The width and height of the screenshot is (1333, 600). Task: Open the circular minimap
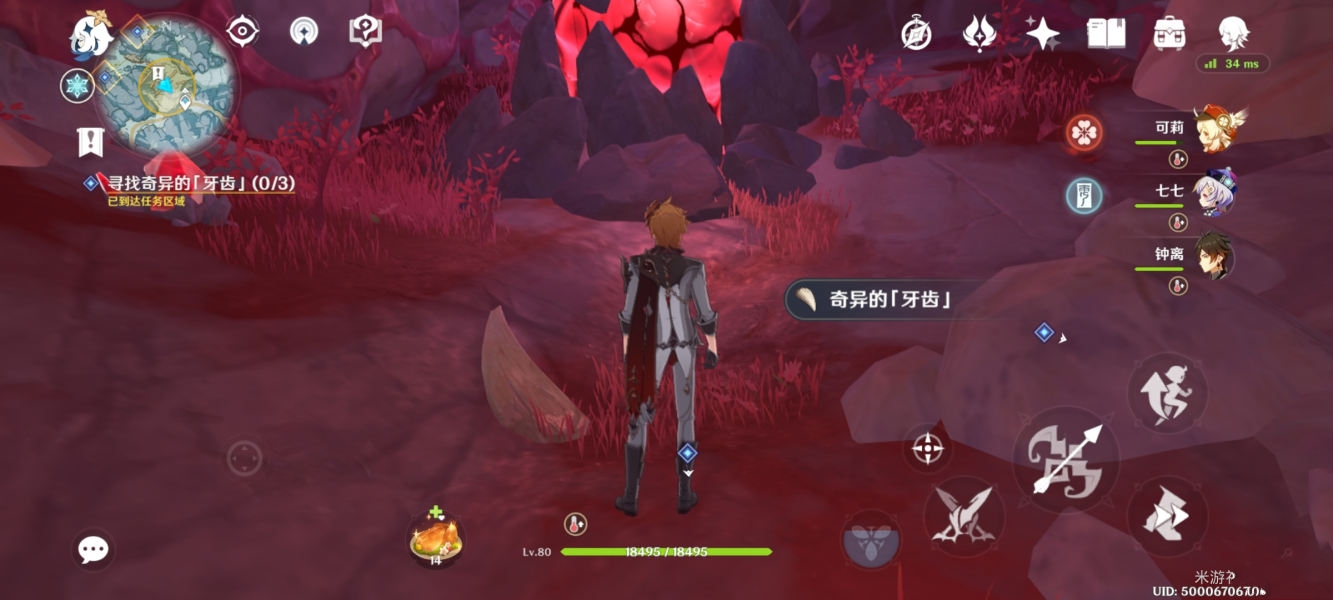[170, 83]
